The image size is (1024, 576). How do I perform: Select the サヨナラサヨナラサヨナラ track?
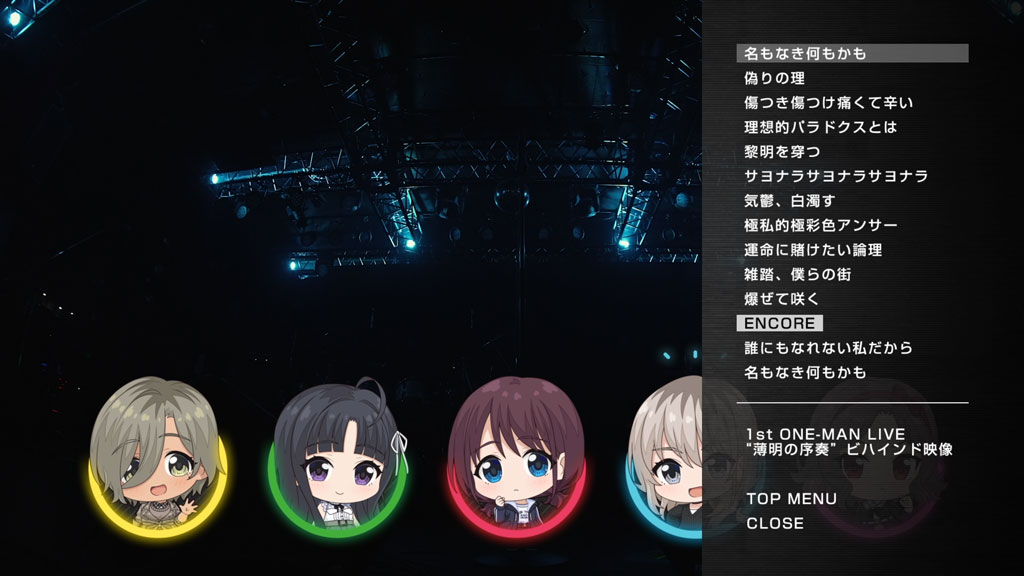[836, 176]
